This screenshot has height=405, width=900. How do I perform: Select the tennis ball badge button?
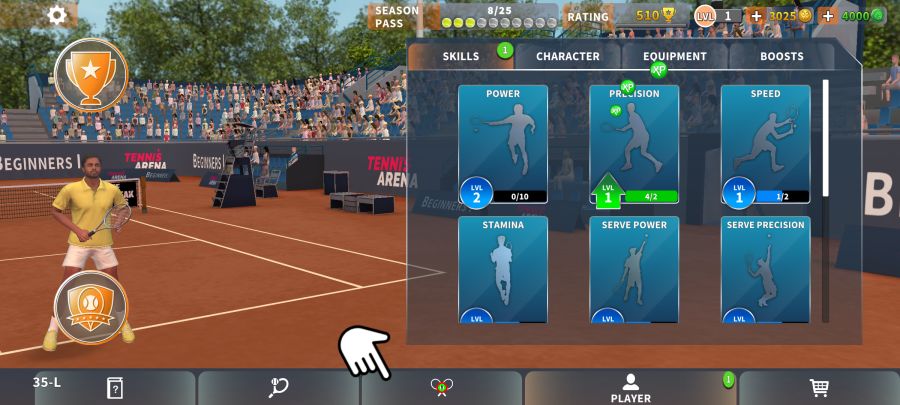pyautogui.click(x=90, y=307)
